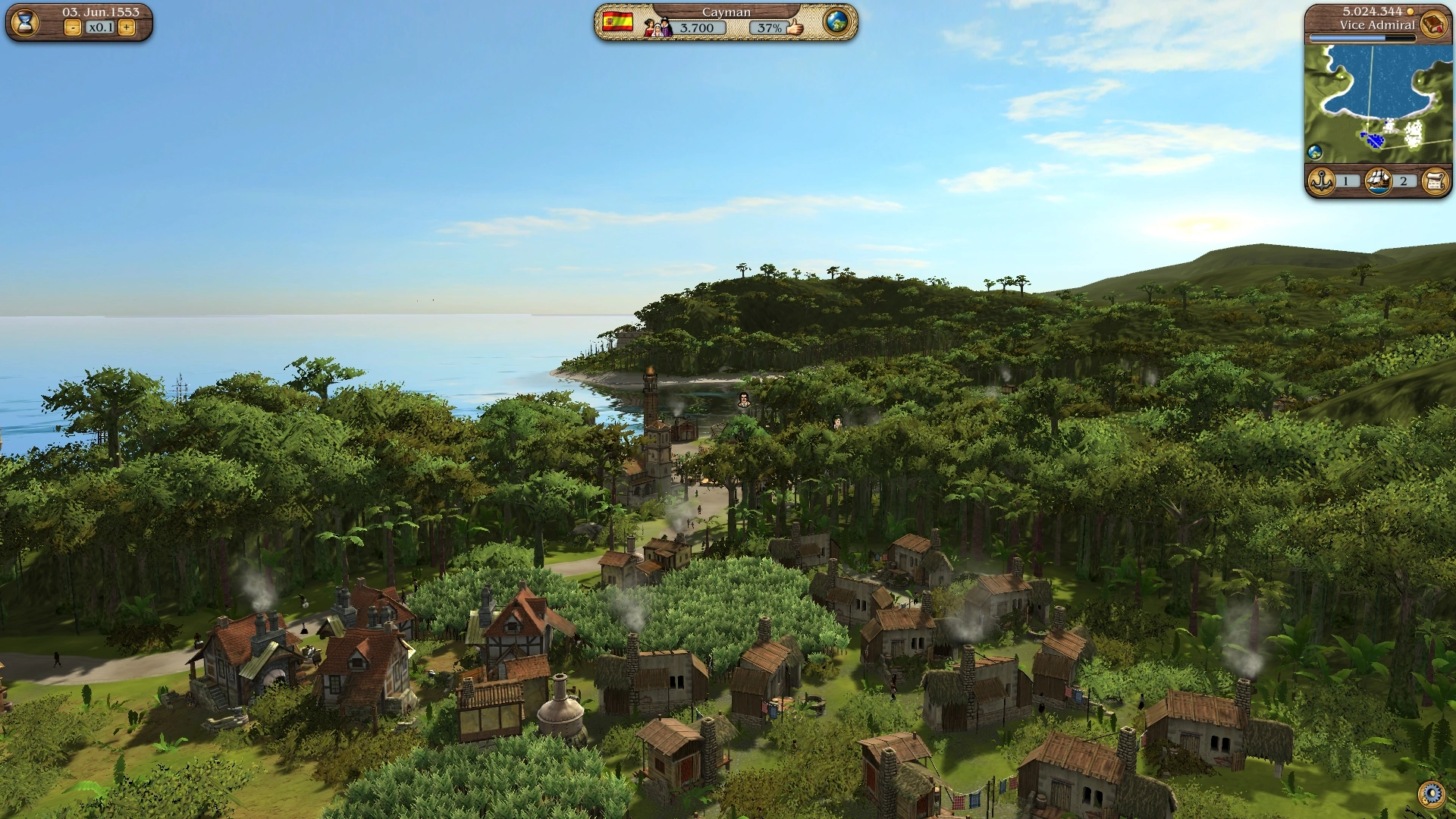Open the anchor trading offices list
The image size is (1456, 819).
point(1322,181)
